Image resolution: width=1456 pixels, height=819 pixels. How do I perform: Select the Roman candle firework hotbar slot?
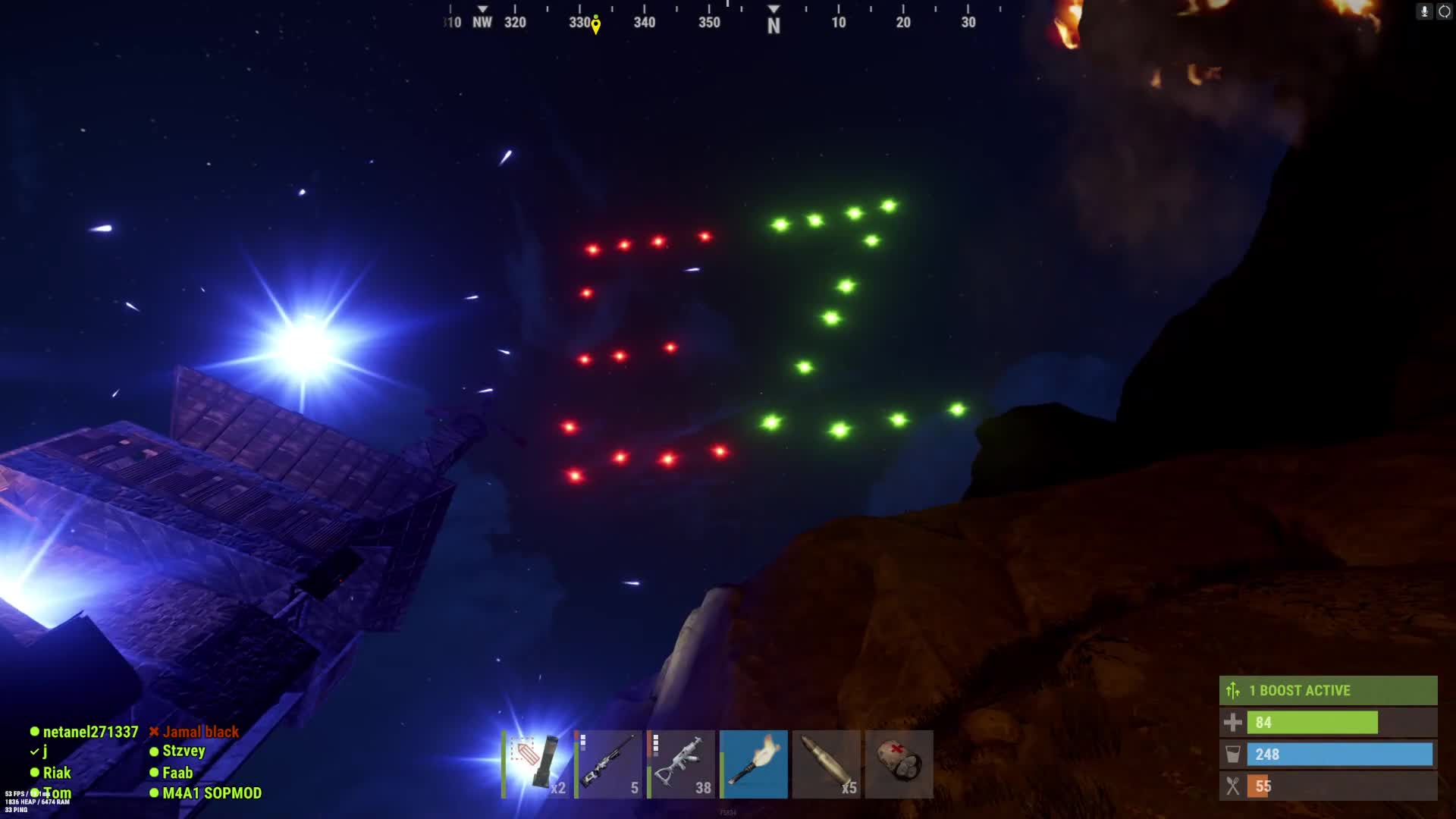(x=536, y=764)
